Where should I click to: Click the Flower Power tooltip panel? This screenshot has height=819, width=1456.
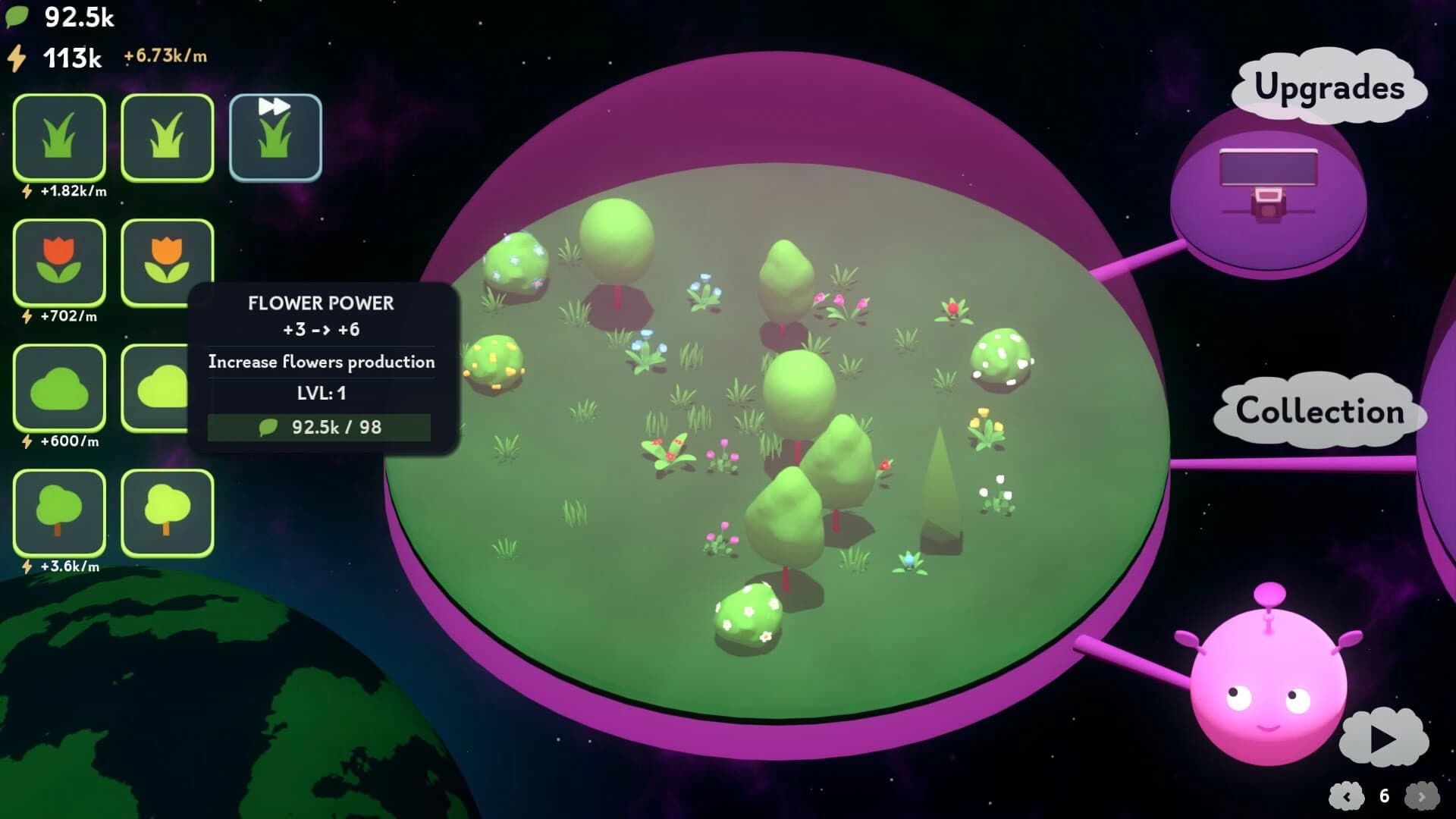click(x=321, y=362)
